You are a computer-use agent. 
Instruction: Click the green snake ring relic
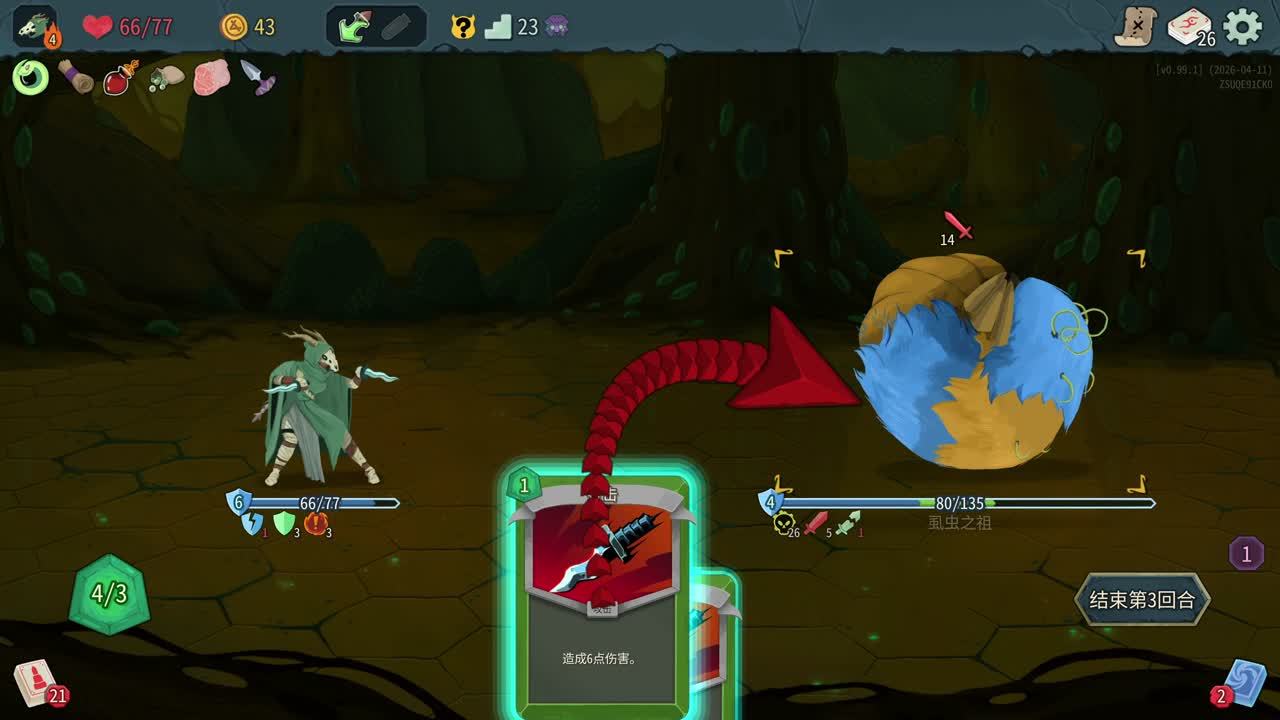click(x=30, y=77)
